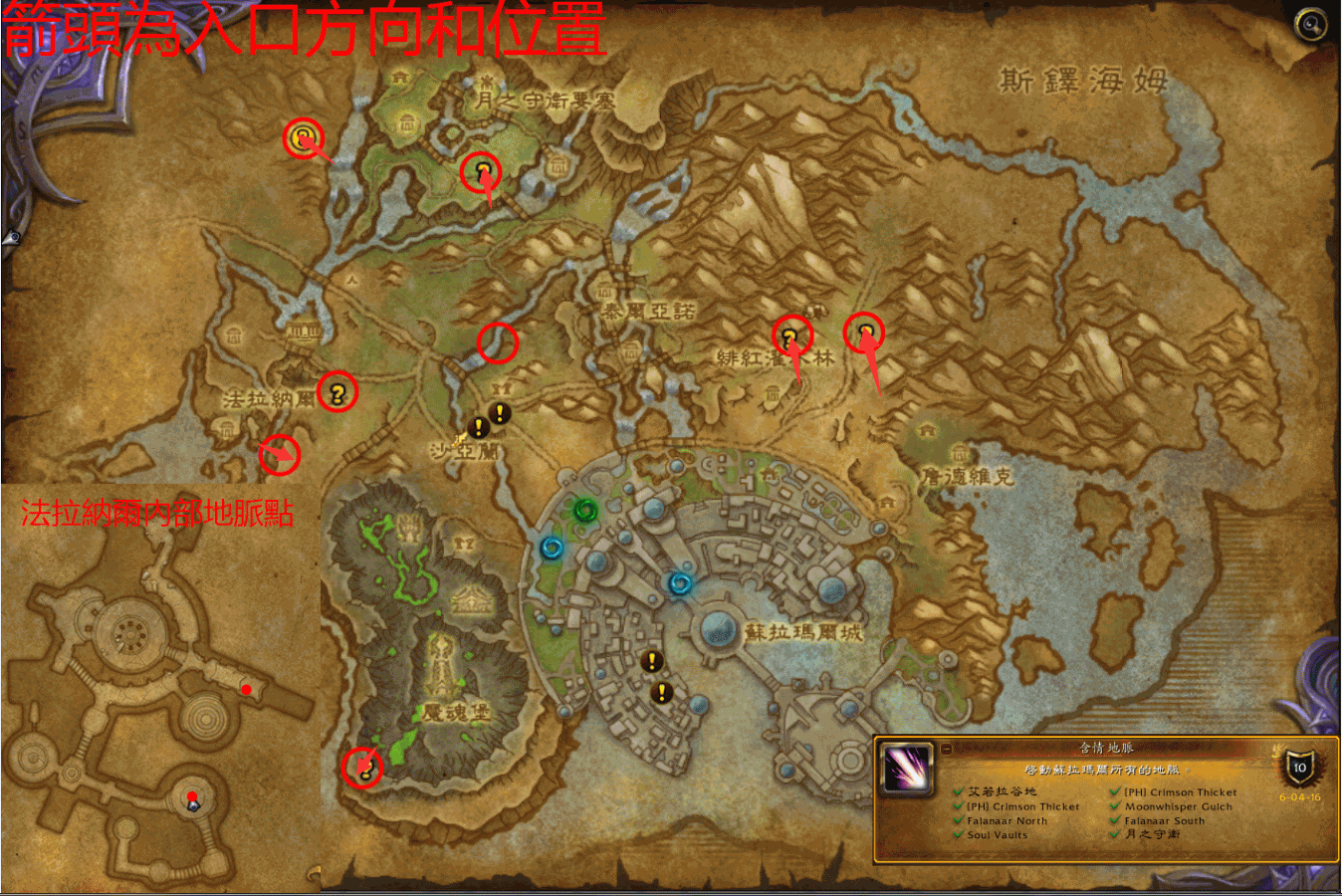Click the quest marker at Felsoul Hold (魔魂堡)
Image resolution: width=1342 pixels, height=896 pixels.
[x=364, y=766]
